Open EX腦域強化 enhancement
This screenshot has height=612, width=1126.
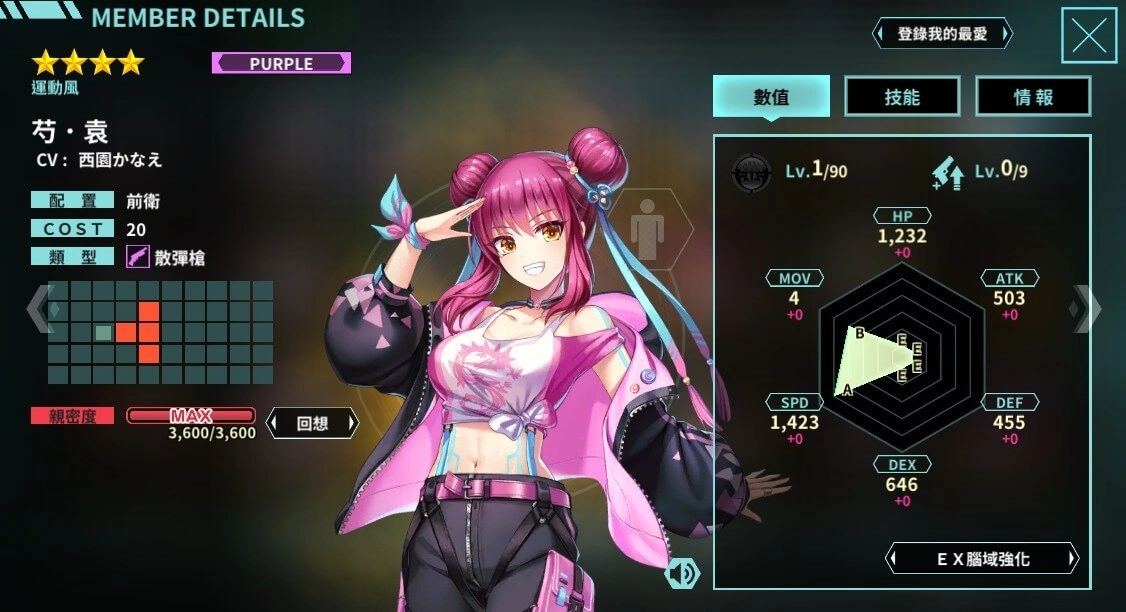983,559
